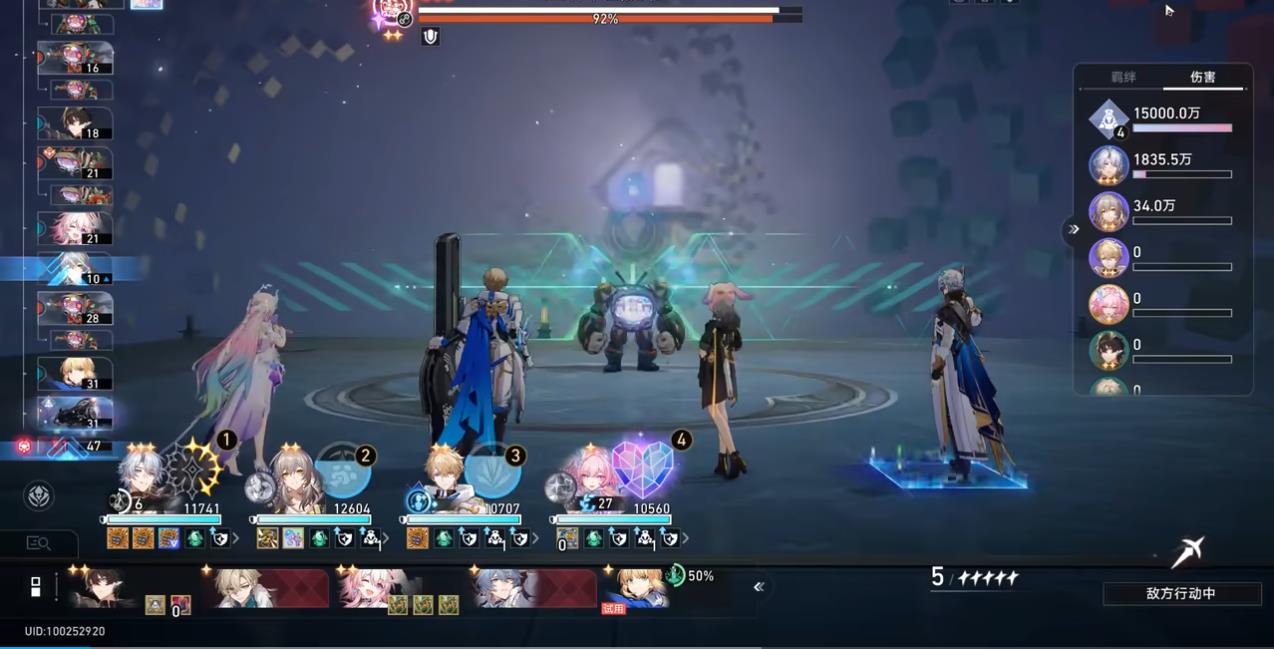The height and width of the screenshot is (649, 1274).
Task: Select the 试用 trial blonde character card
Action: pyautogui.click(x=636, y=589)
